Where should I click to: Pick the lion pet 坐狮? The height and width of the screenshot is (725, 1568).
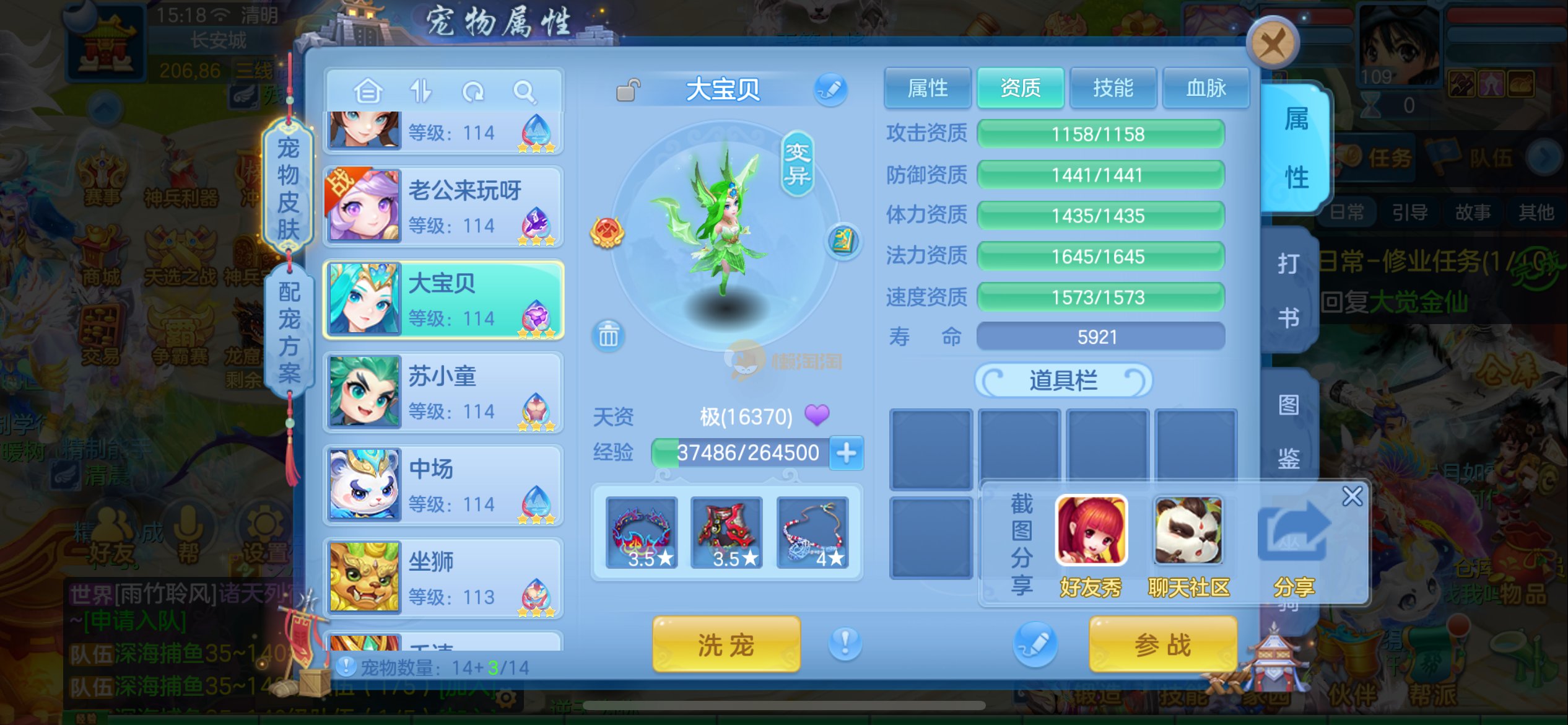443,578
